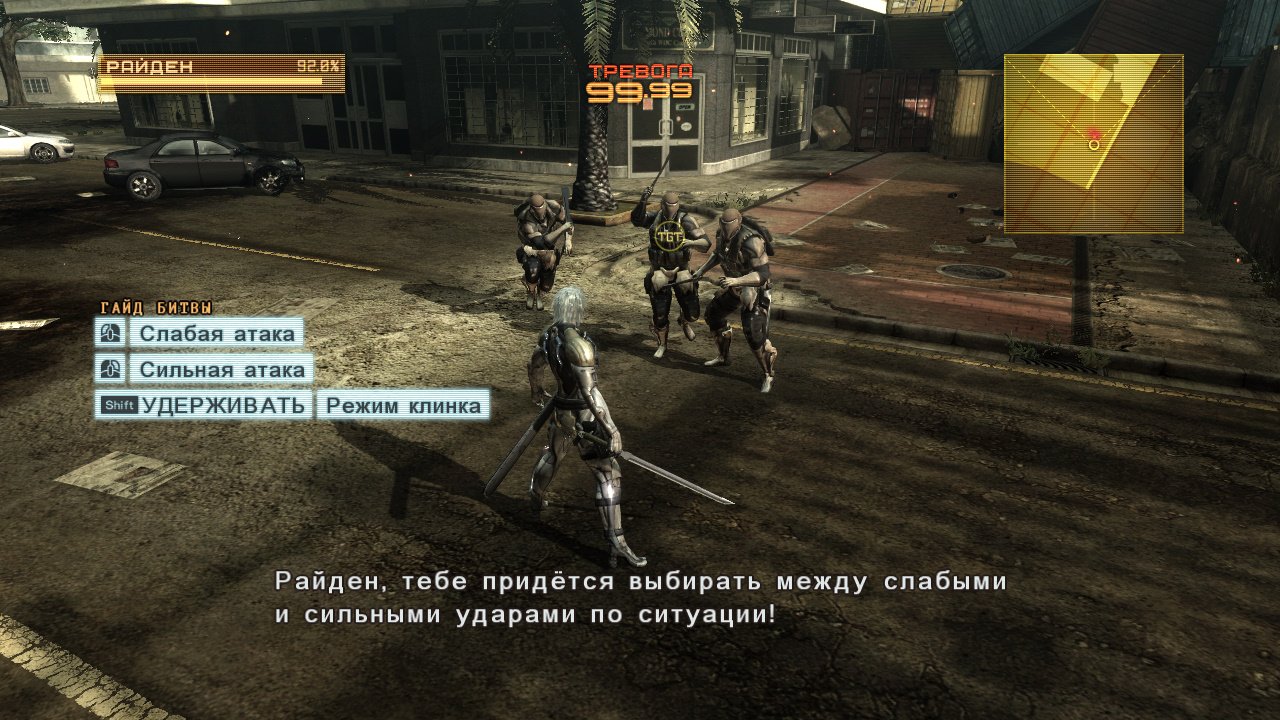
Task: Select the ТРЕВОГА alert indicator
Action: (x=639, y=71)
